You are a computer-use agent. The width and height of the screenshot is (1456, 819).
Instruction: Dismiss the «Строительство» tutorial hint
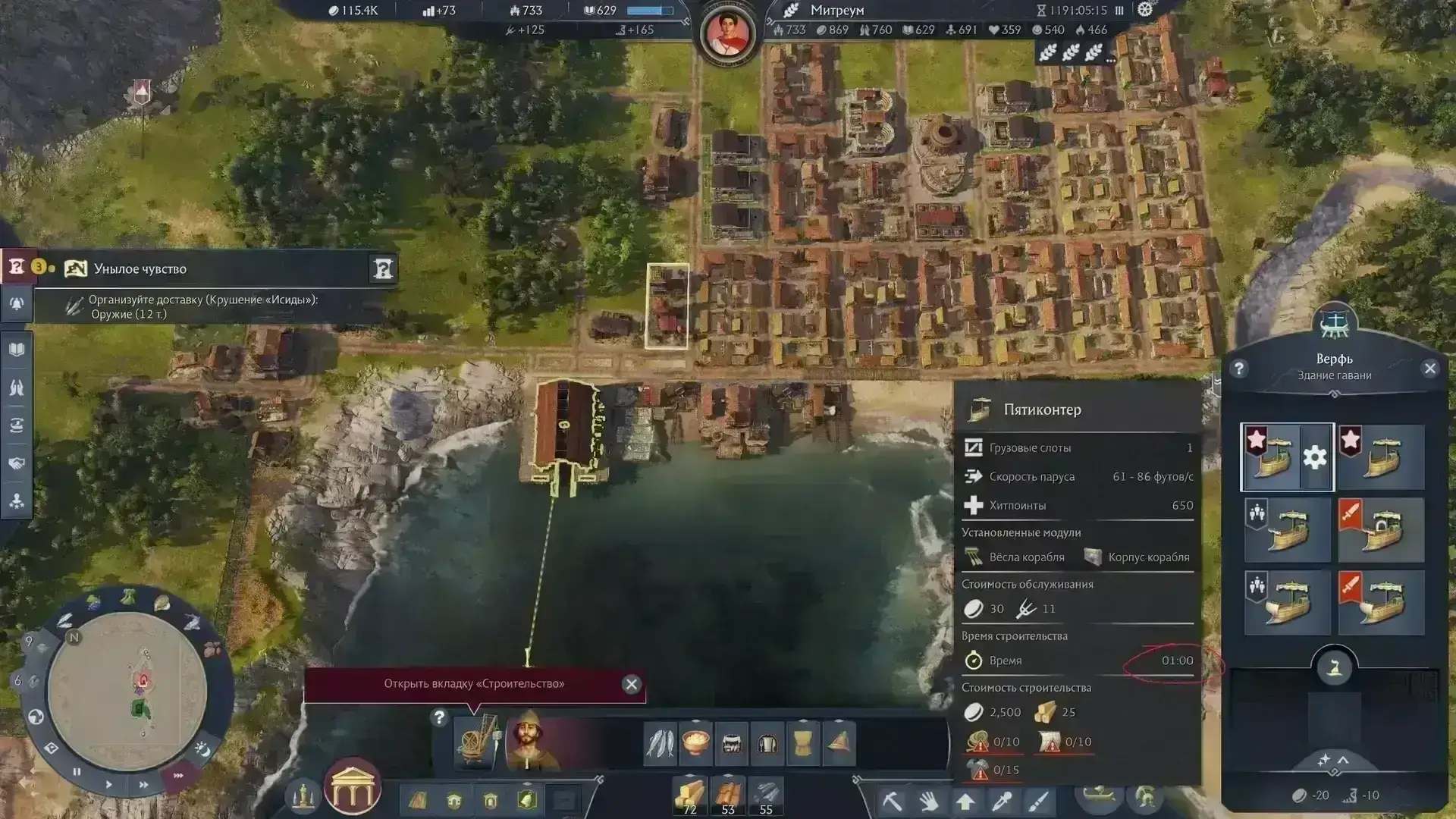point(631,684)
